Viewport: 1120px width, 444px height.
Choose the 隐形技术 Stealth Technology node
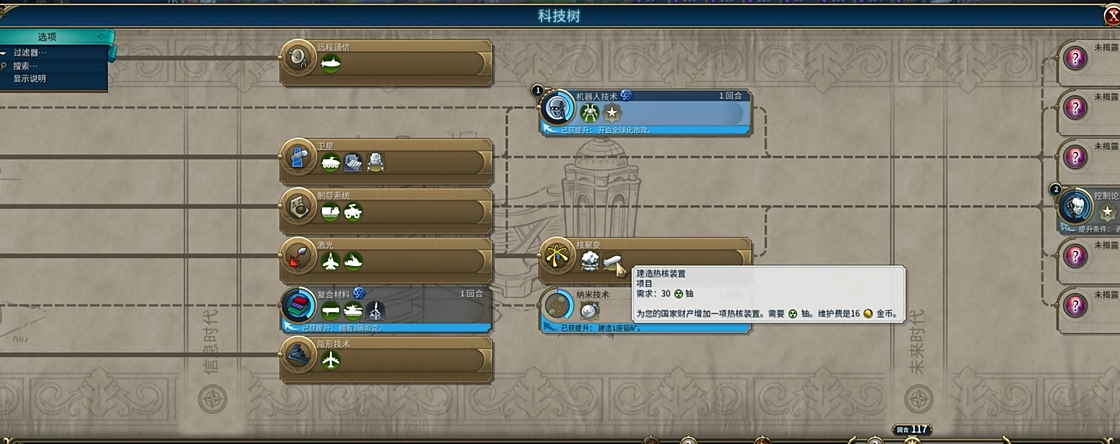[400, 356]
